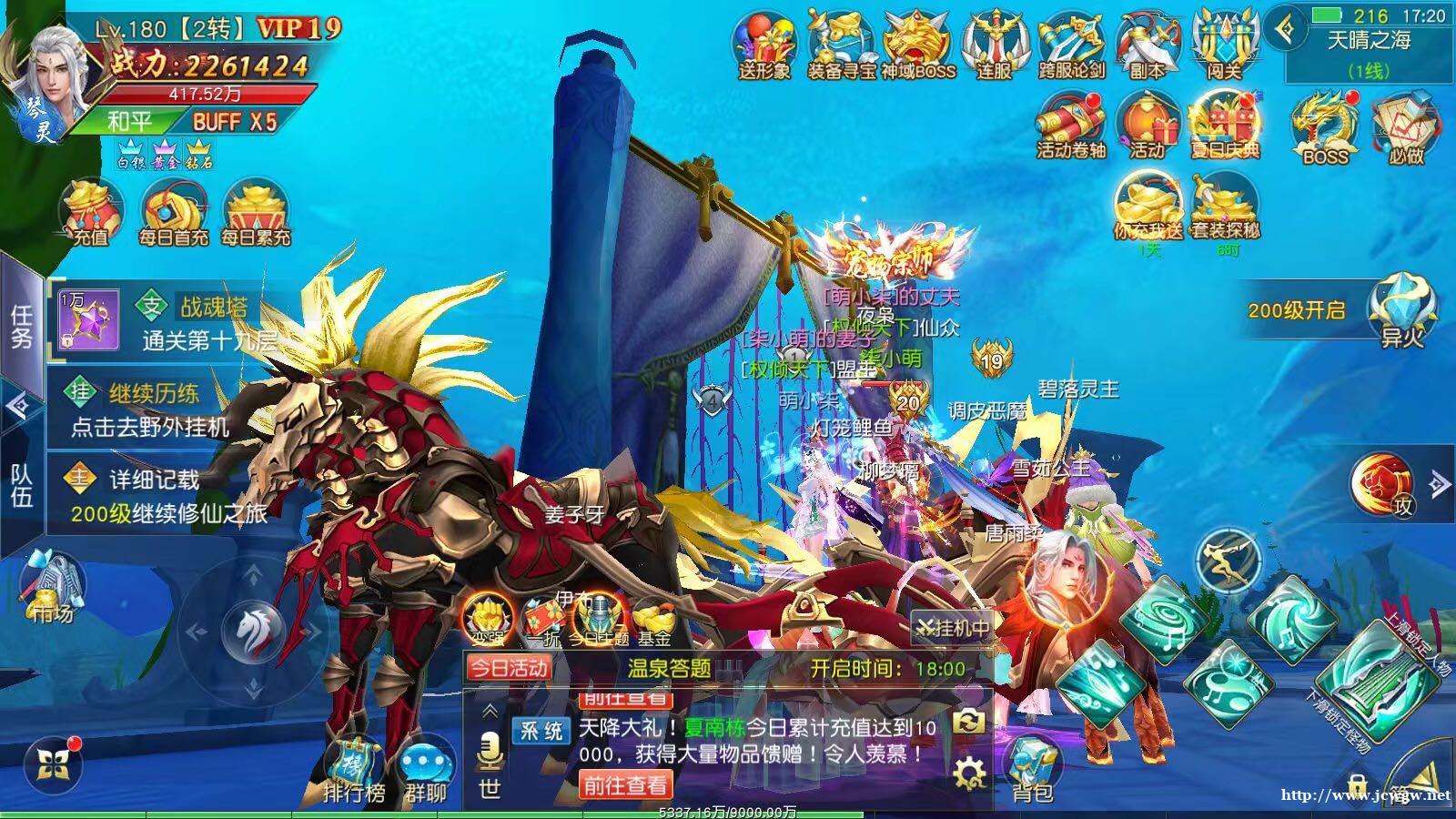Open the 夏日庆典 summer event
This screenshot has width=1456, height=819.
1224,126
